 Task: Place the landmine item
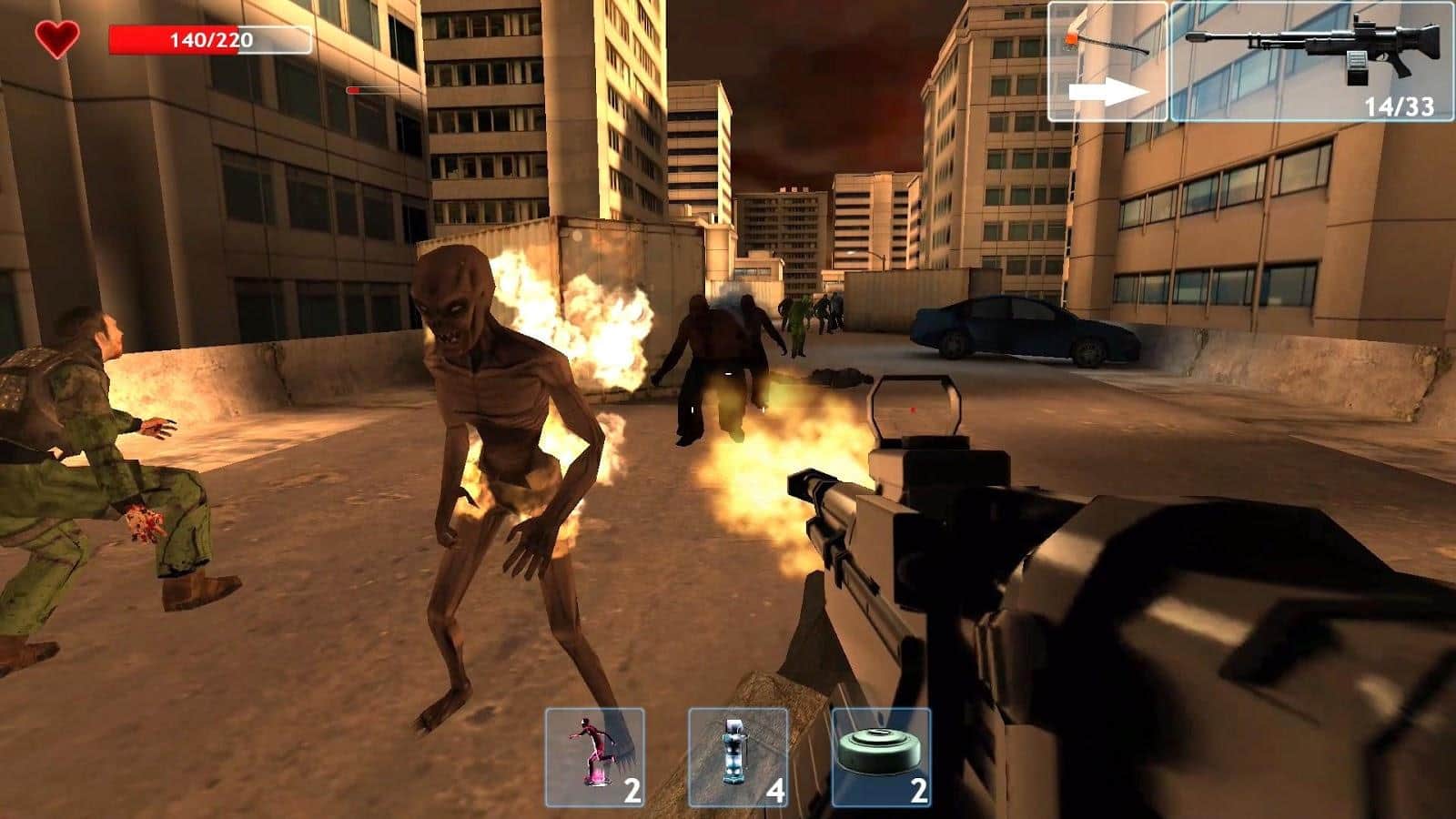click(881, 757)
